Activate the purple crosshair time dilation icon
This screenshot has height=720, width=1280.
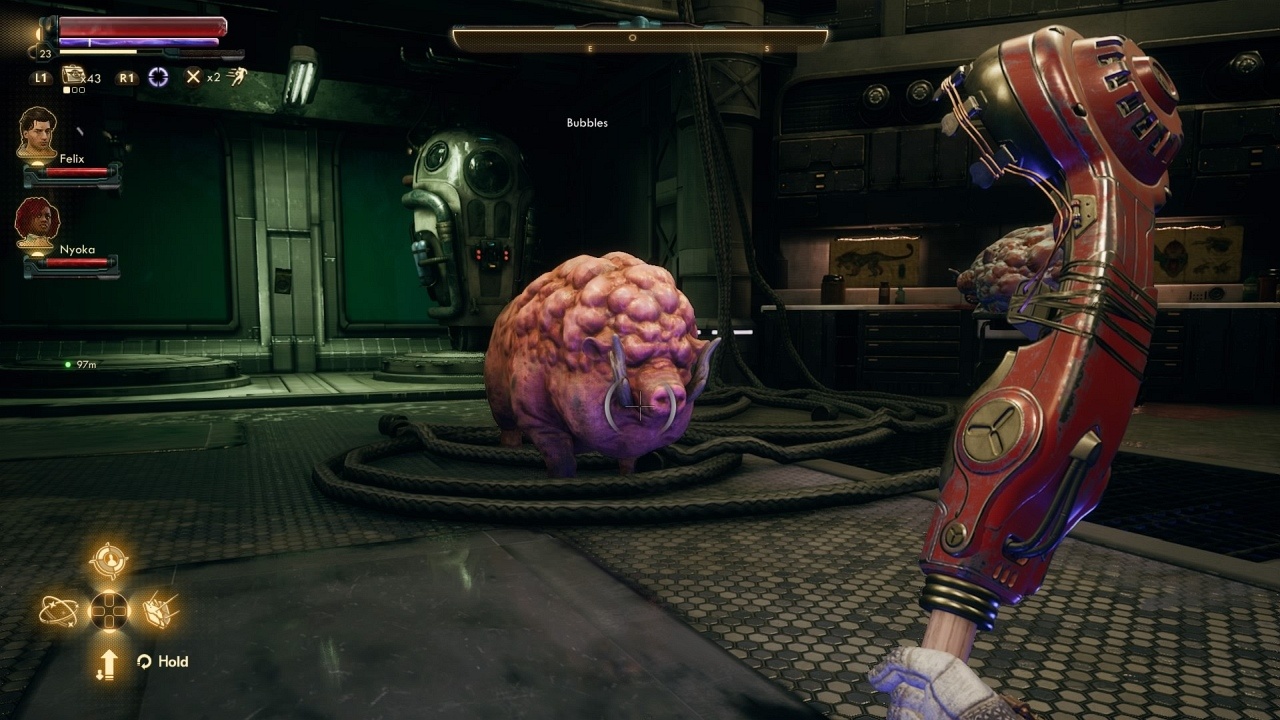158,77
